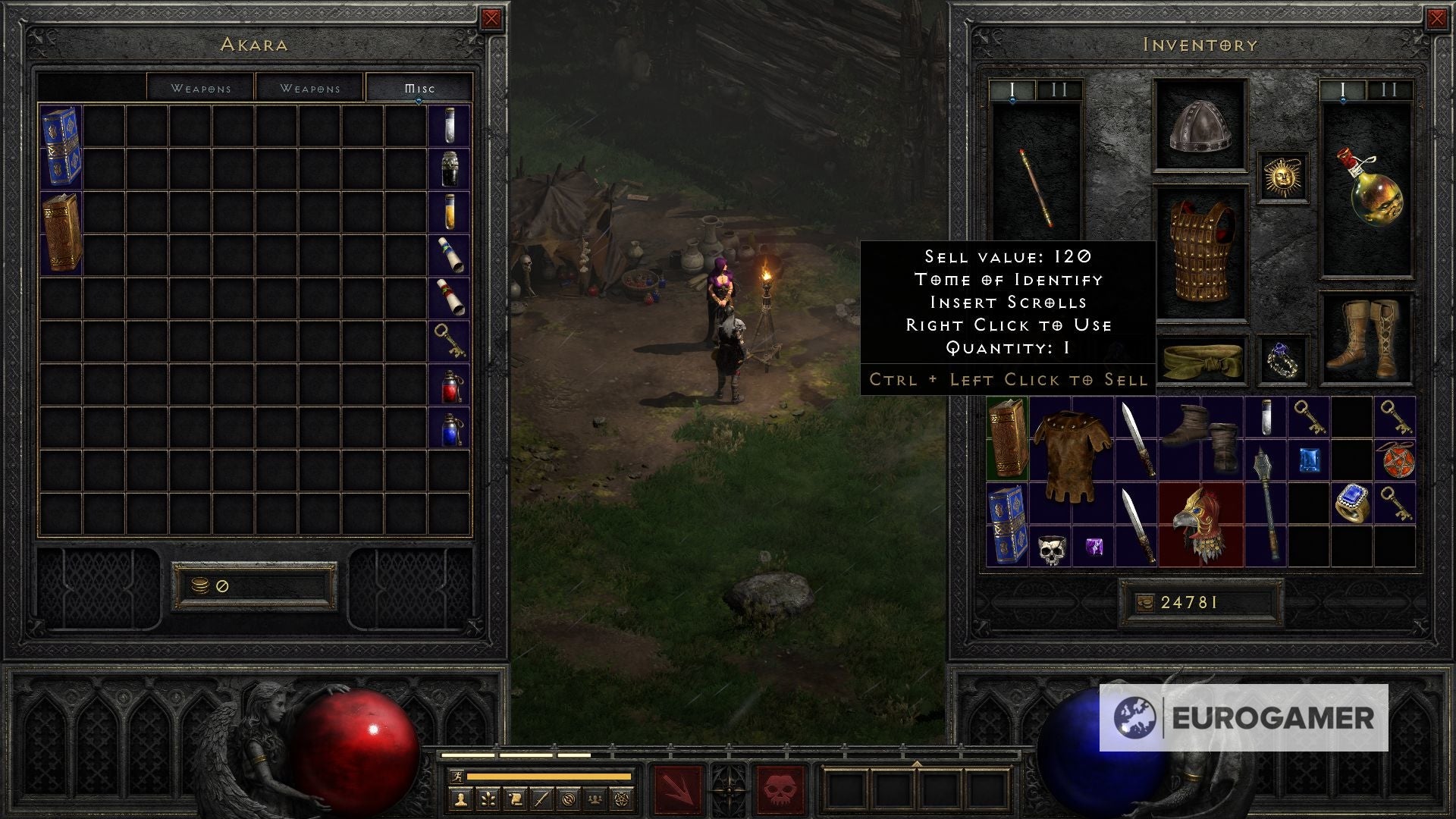Click the sword icon in the bottom menu bar
The height and width of the screenshot is (819, 1456).
(x=542, y=799)
